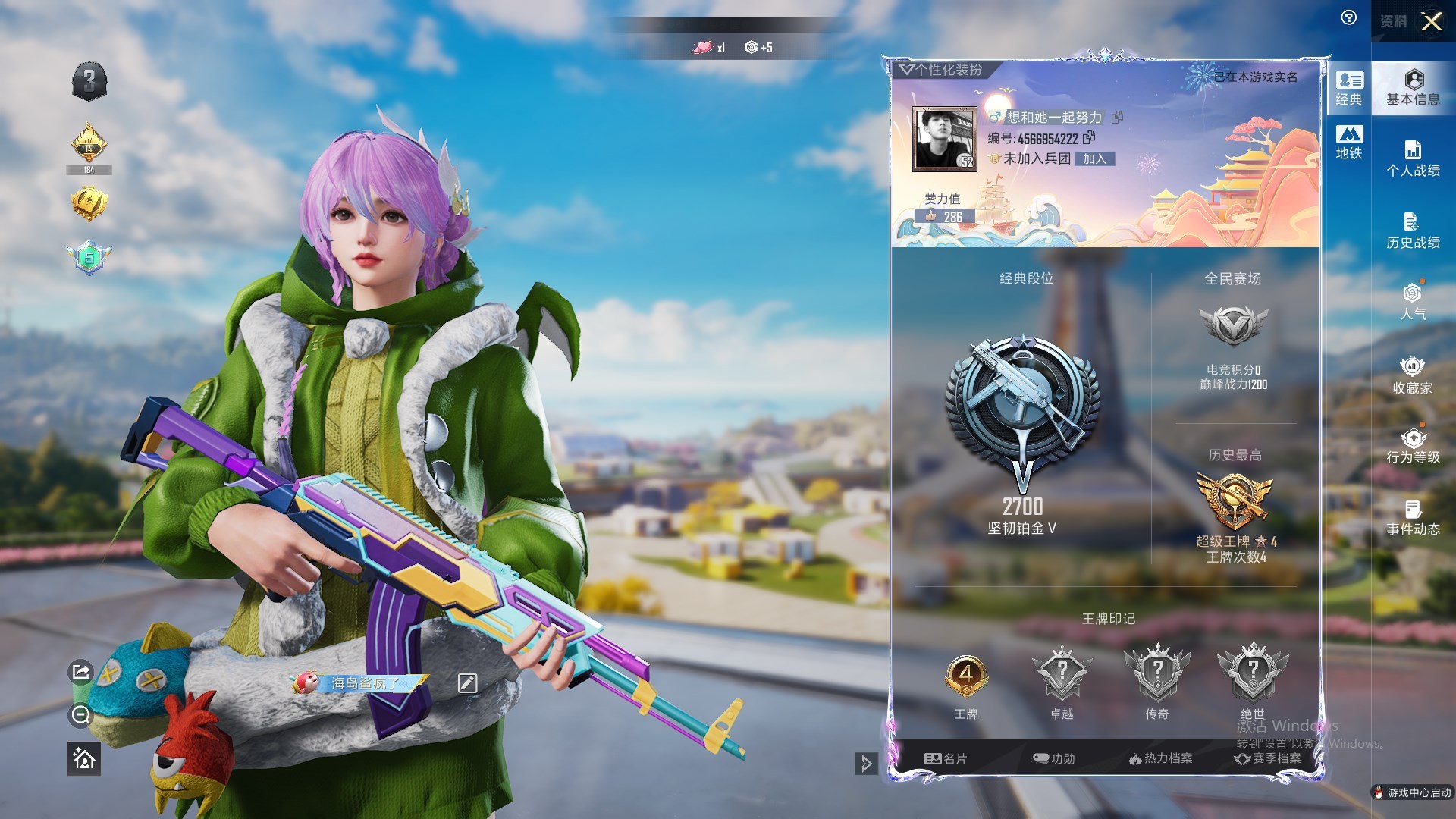Switch to the 功勋 merit tab
This screenshot has width=1456, height=819.
coord(1054,758)
